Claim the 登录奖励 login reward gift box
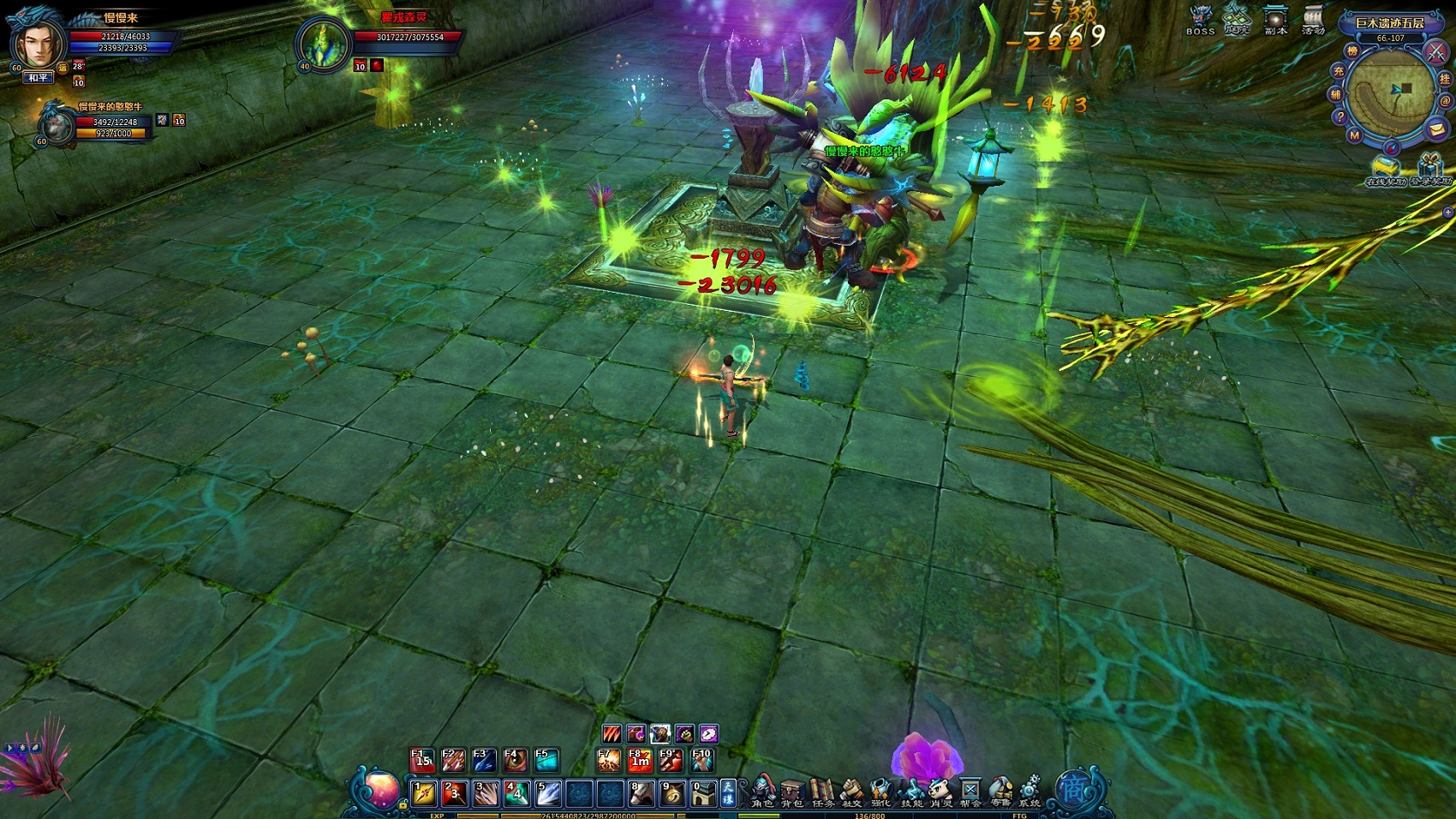The image size is (1456, 819). [1429, 167]
